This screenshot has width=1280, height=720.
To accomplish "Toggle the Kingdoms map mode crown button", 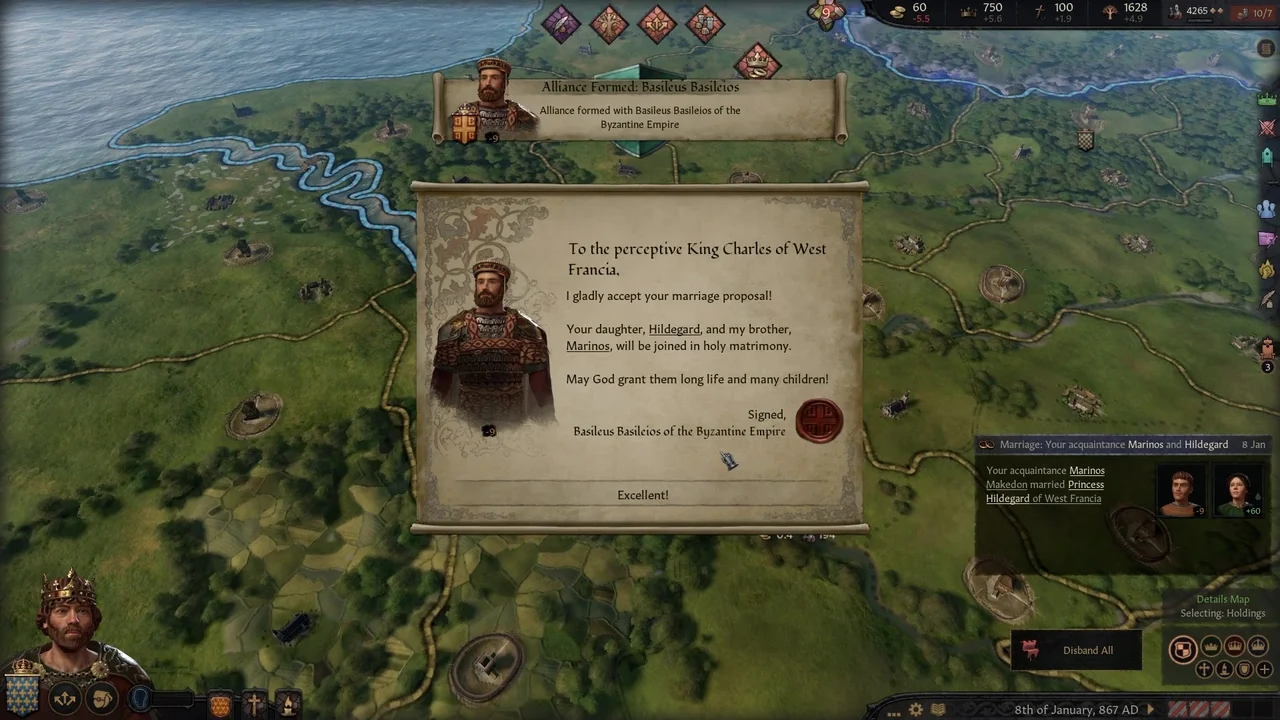I will (x=1235, y=646).
